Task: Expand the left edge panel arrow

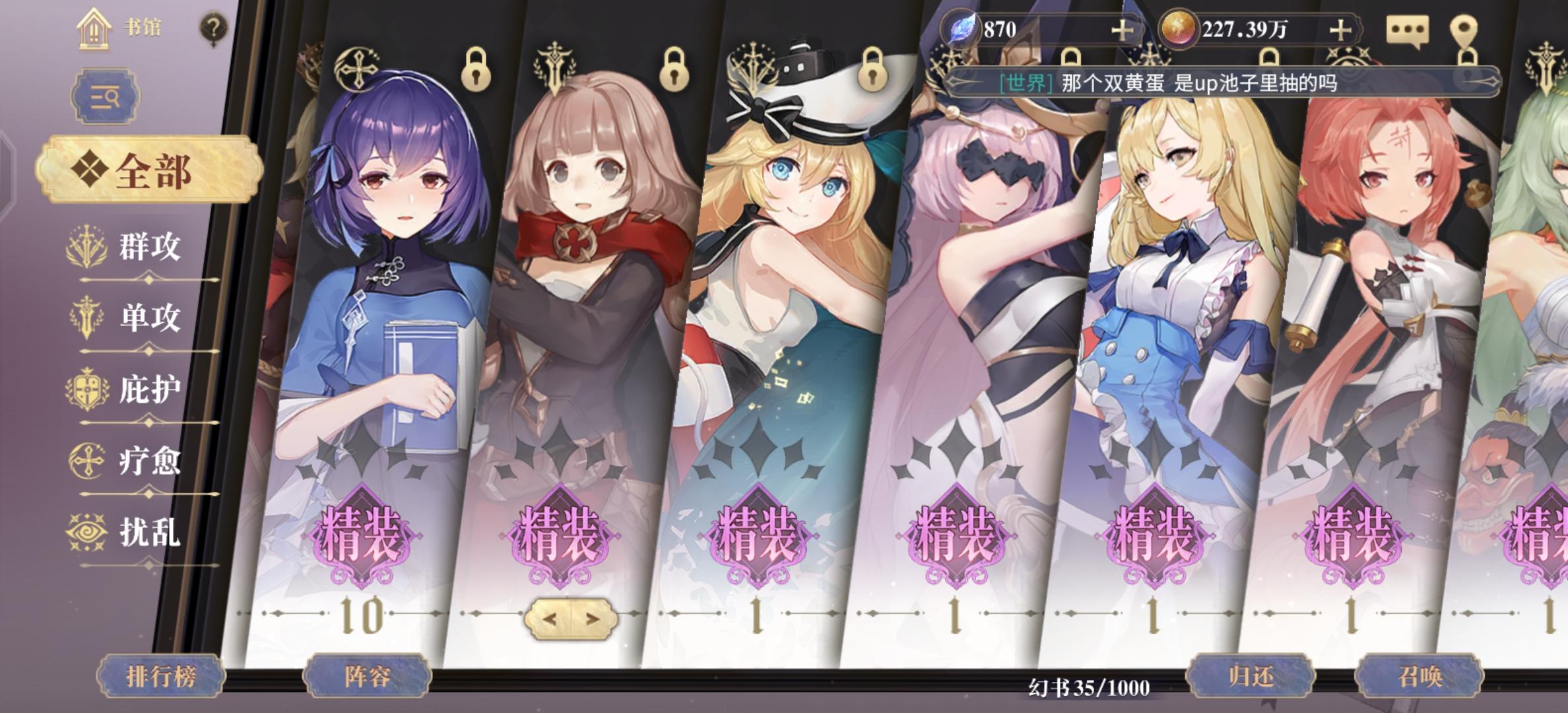Action: pyautogui.click(x=9, y=175)
